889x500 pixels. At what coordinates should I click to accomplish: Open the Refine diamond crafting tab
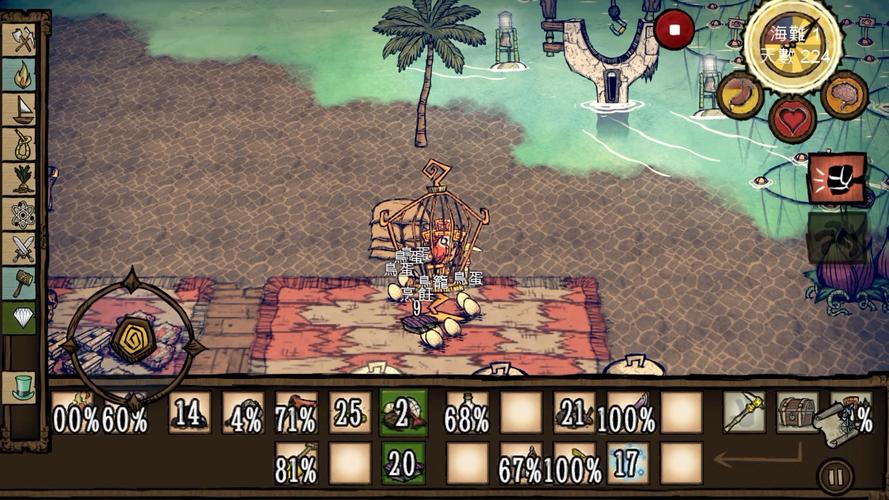click(x=21, y=318)
